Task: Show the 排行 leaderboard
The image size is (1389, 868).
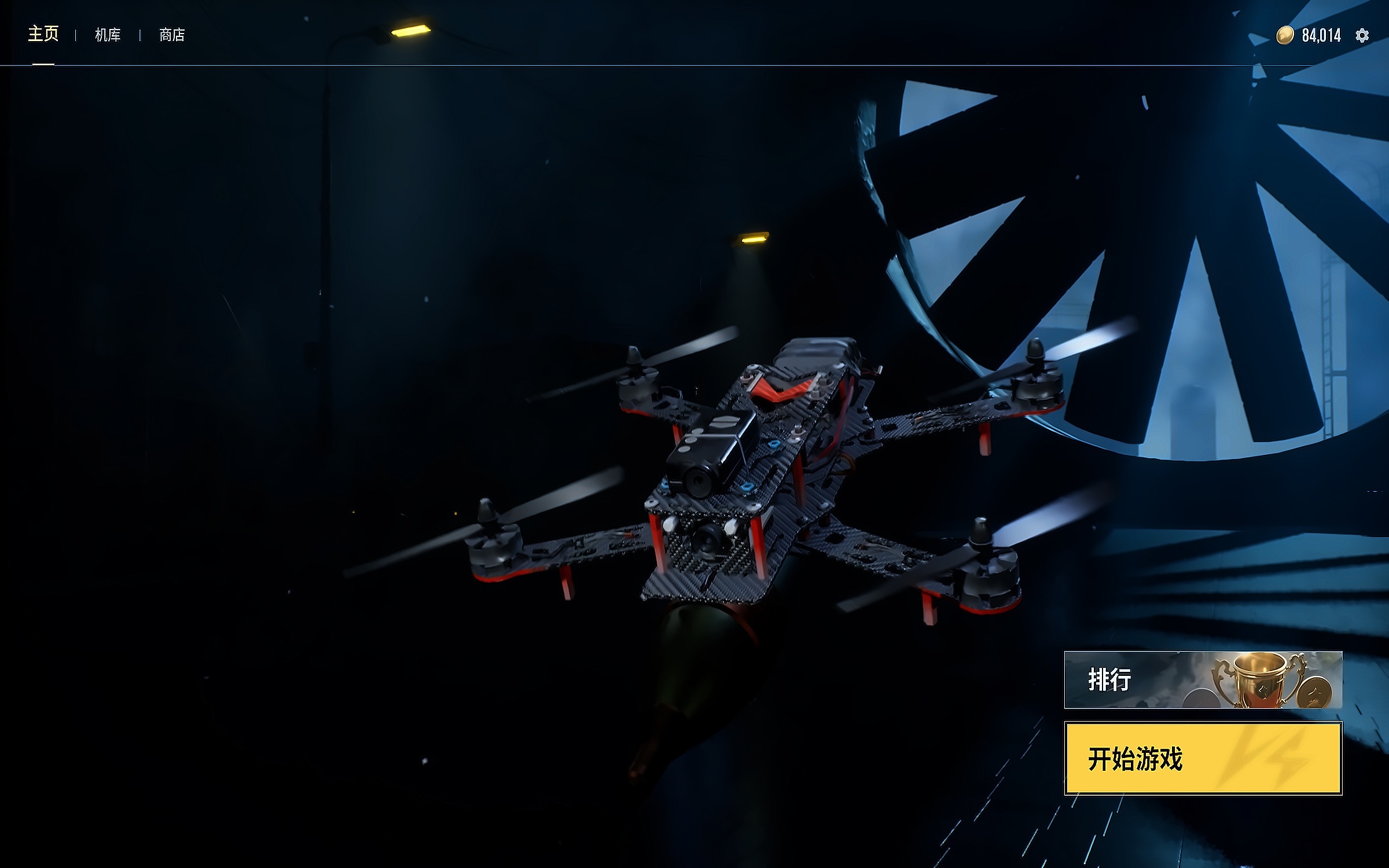Action: coord(1203,680)
